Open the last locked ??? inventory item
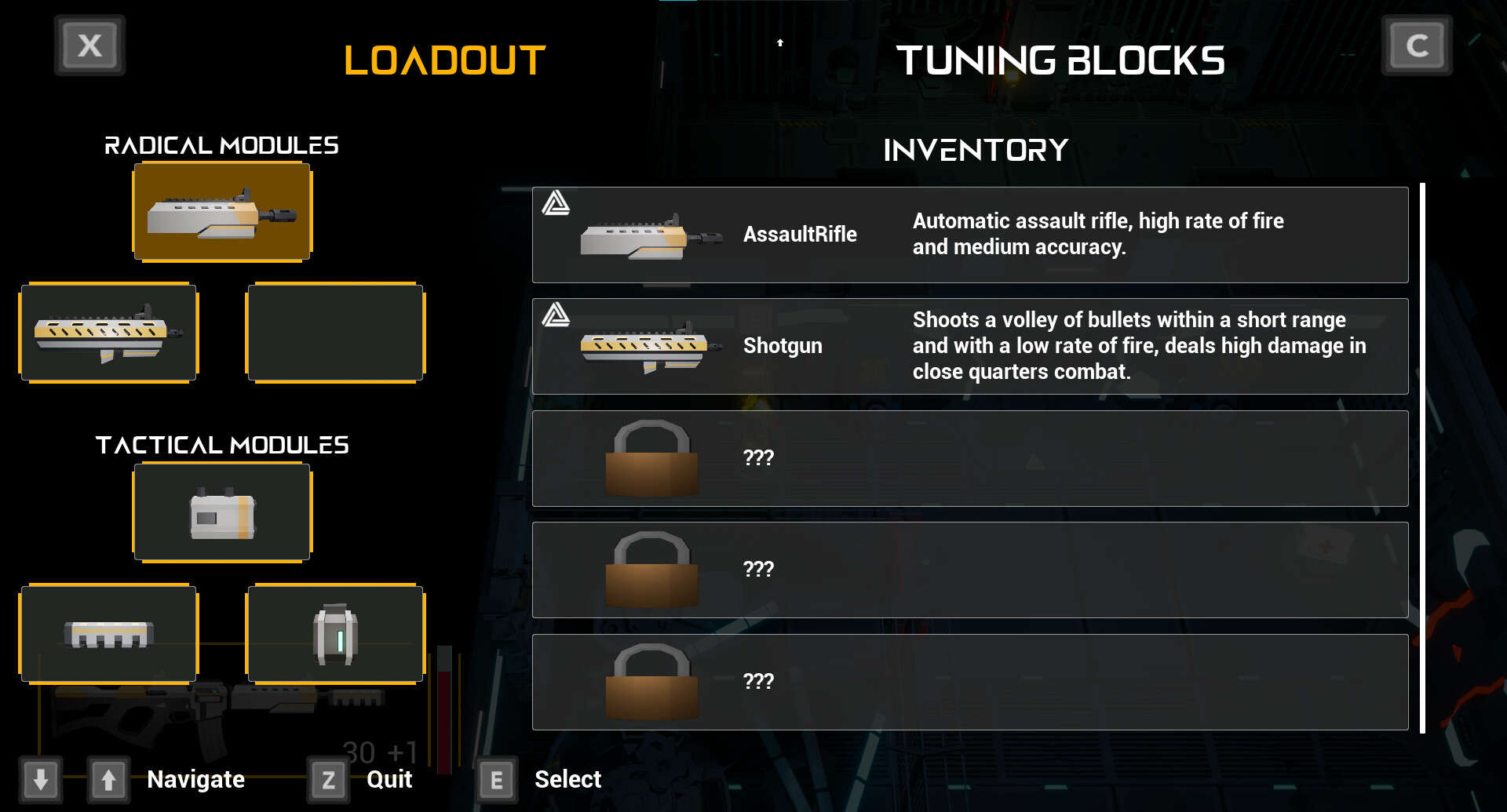Viewport: 1507px width, 812px height. (970, 681)
